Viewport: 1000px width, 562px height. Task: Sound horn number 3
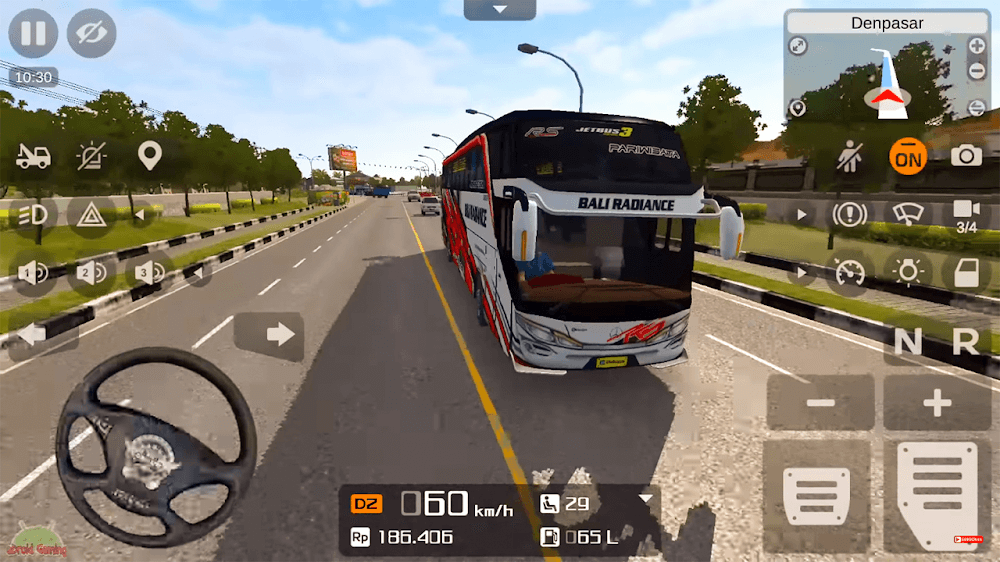(x=150, y=272)
